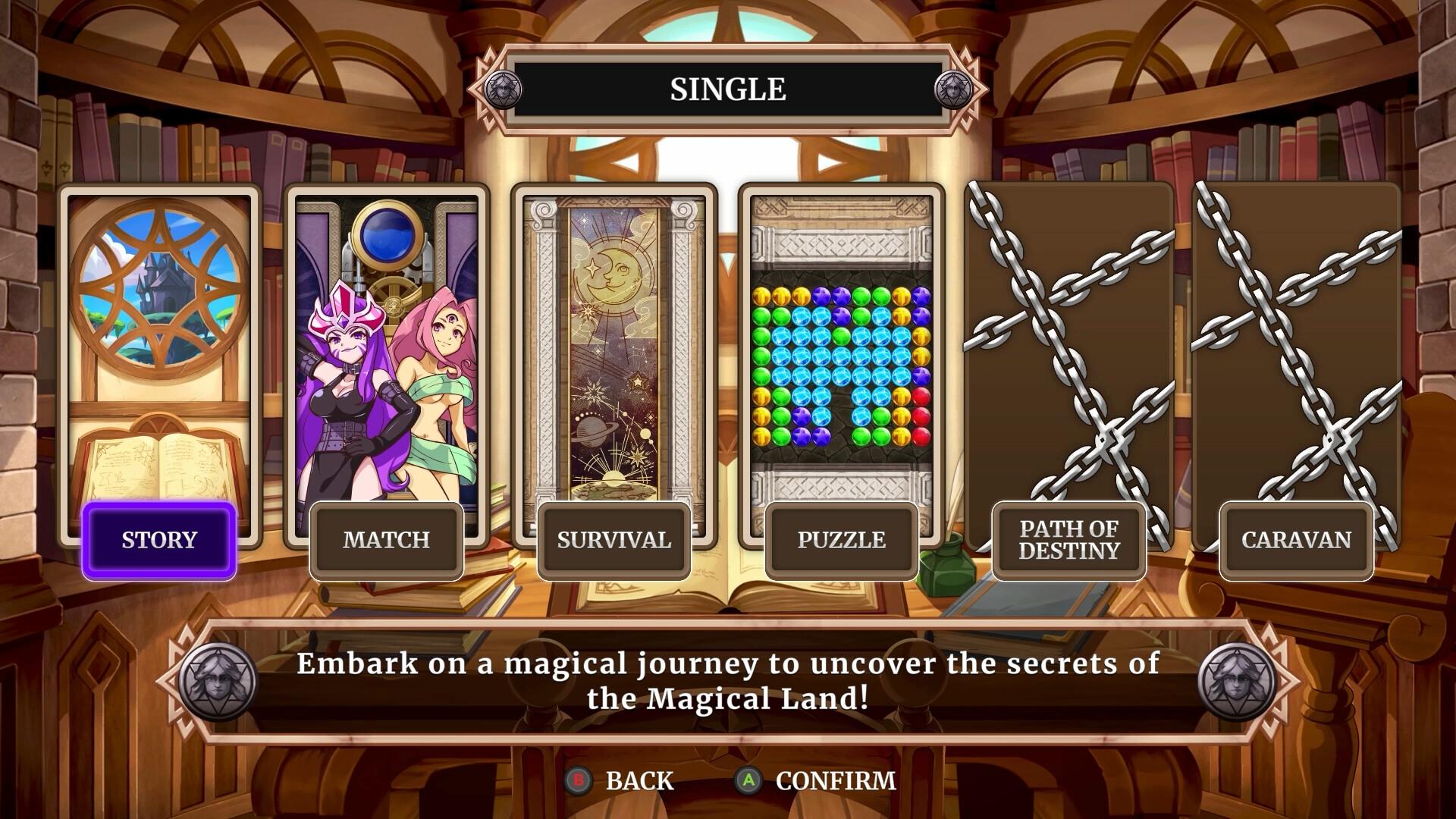The image size is (1456, 819).
Task: Pick the Puzzle mode showing gem board
Action: [842, 341]
